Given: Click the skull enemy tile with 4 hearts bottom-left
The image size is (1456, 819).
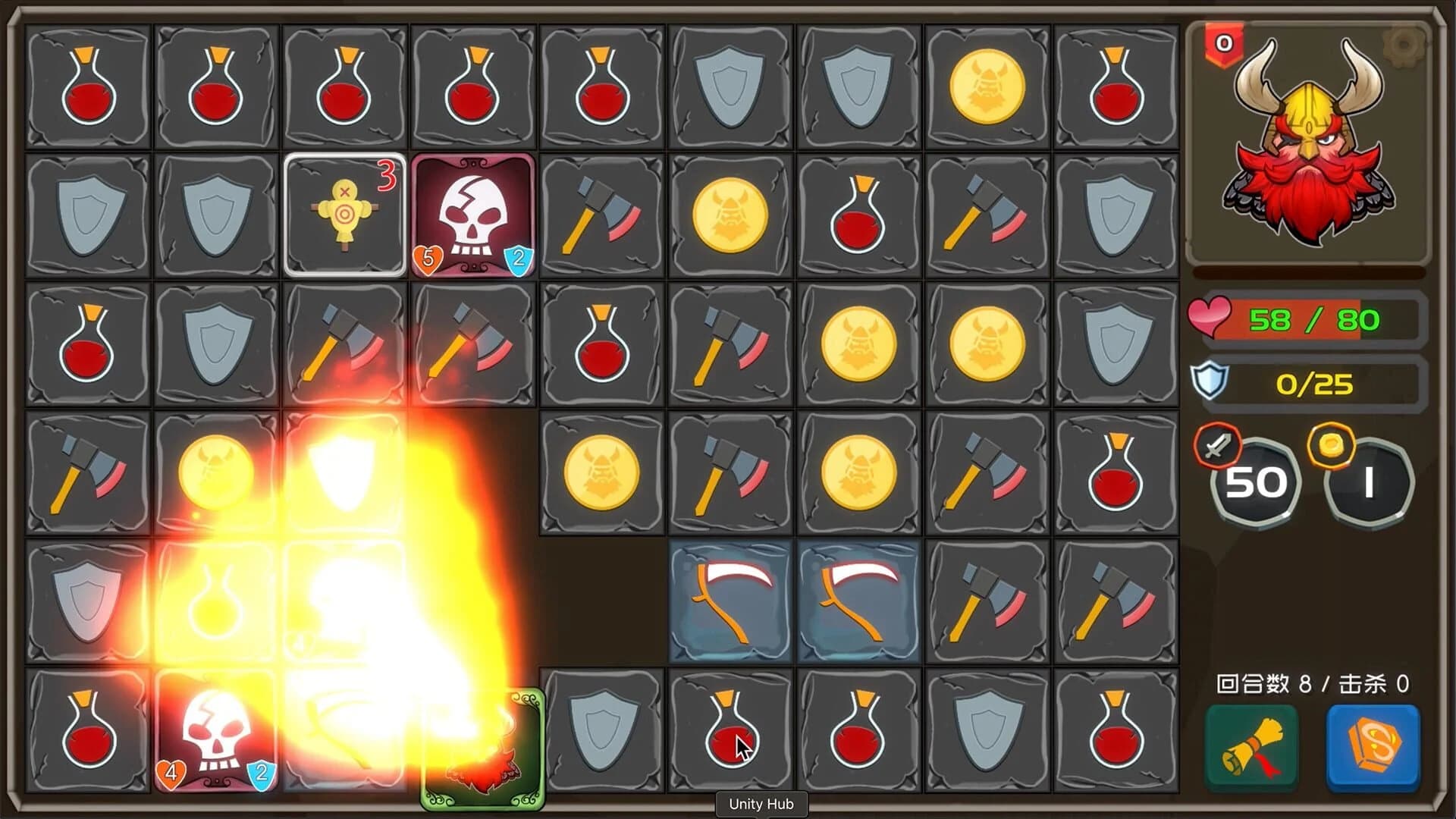Looking at the screenshot, I should coord(216,730).
